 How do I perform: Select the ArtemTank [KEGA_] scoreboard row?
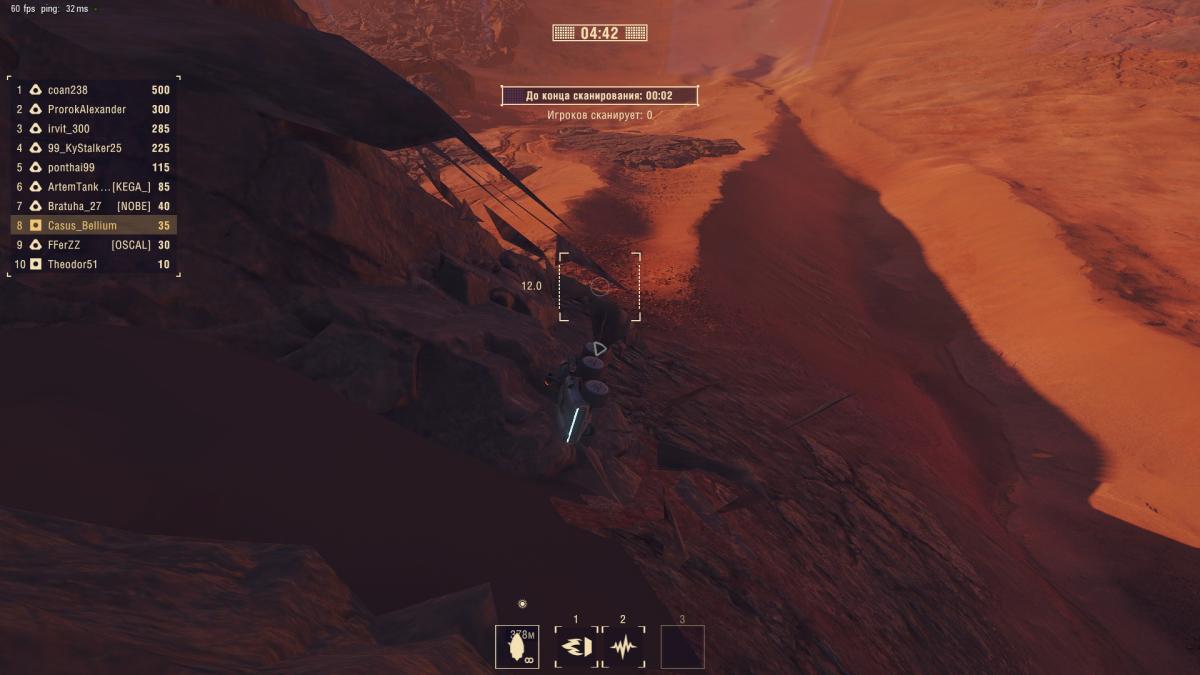(93, 187)
